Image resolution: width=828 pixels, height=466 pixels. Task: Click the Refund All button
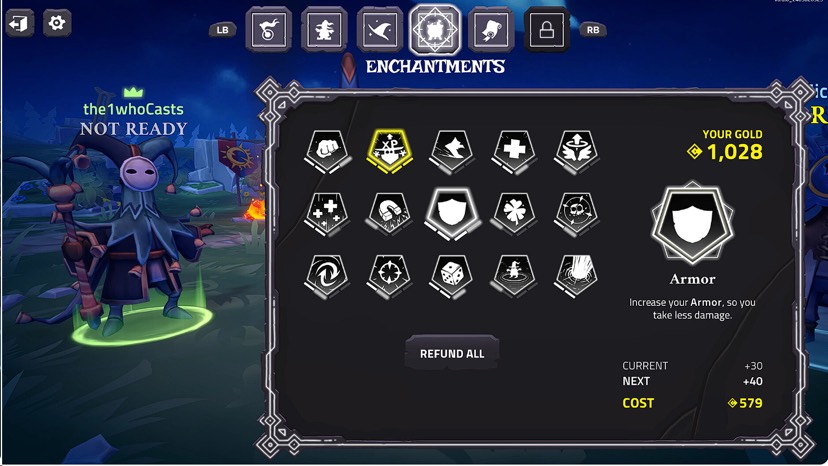pyautogui.click(x=452, y=354)
